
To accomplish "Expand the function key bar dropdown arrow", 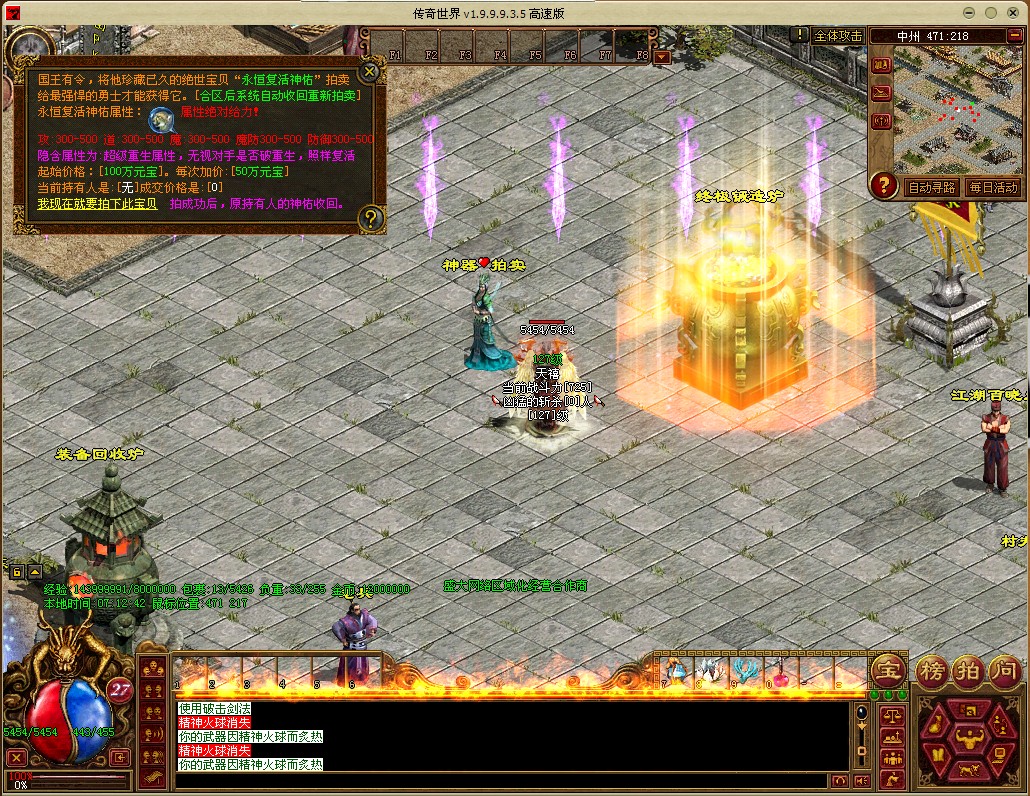I will [x=662, y=57].
